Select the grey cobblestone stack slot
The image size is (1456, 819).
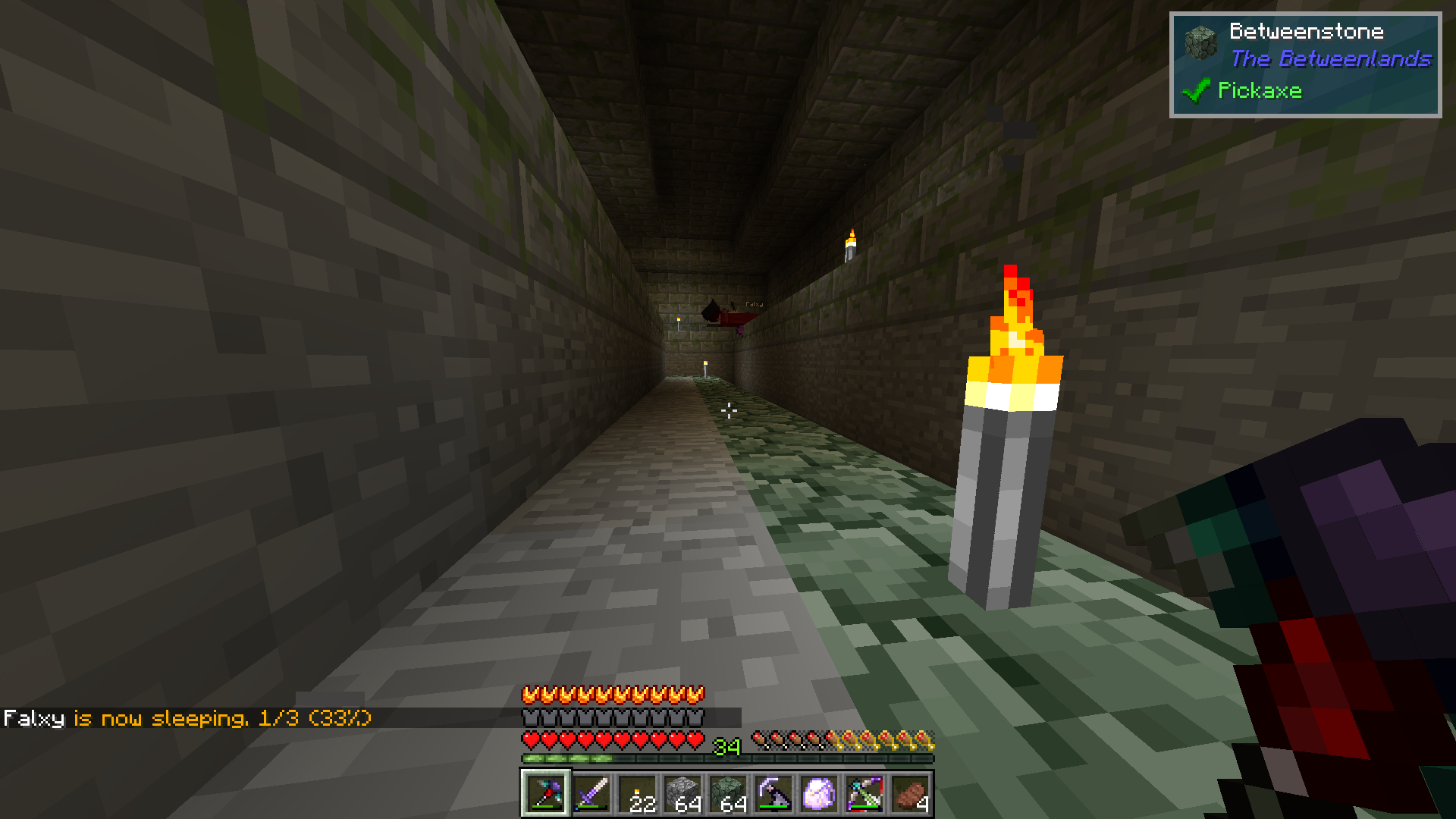[682, 794]
